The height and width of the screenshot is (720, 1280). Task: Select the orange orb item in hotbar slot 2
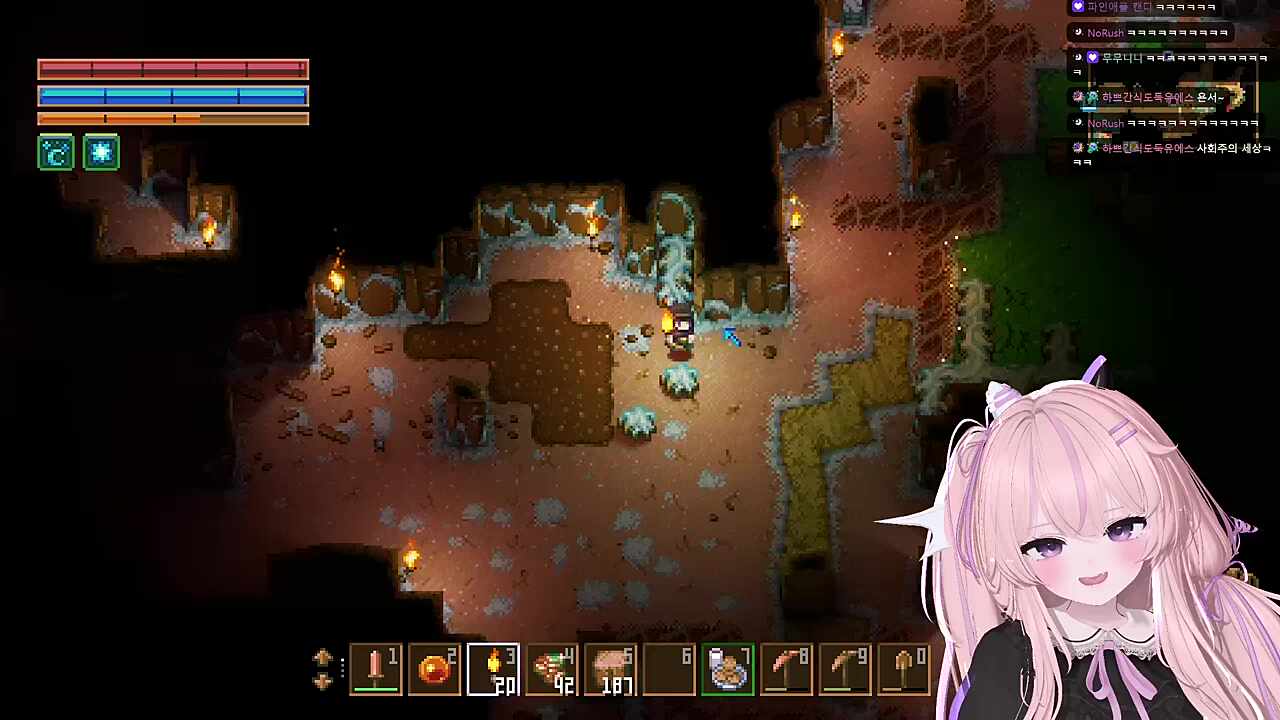(x=435, y=669)
